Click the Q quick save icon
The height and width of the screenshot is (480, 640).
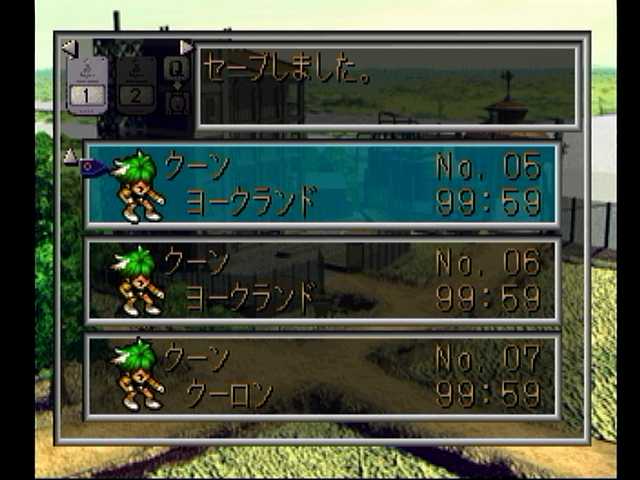pyautogui.click(x=176, y=68)
